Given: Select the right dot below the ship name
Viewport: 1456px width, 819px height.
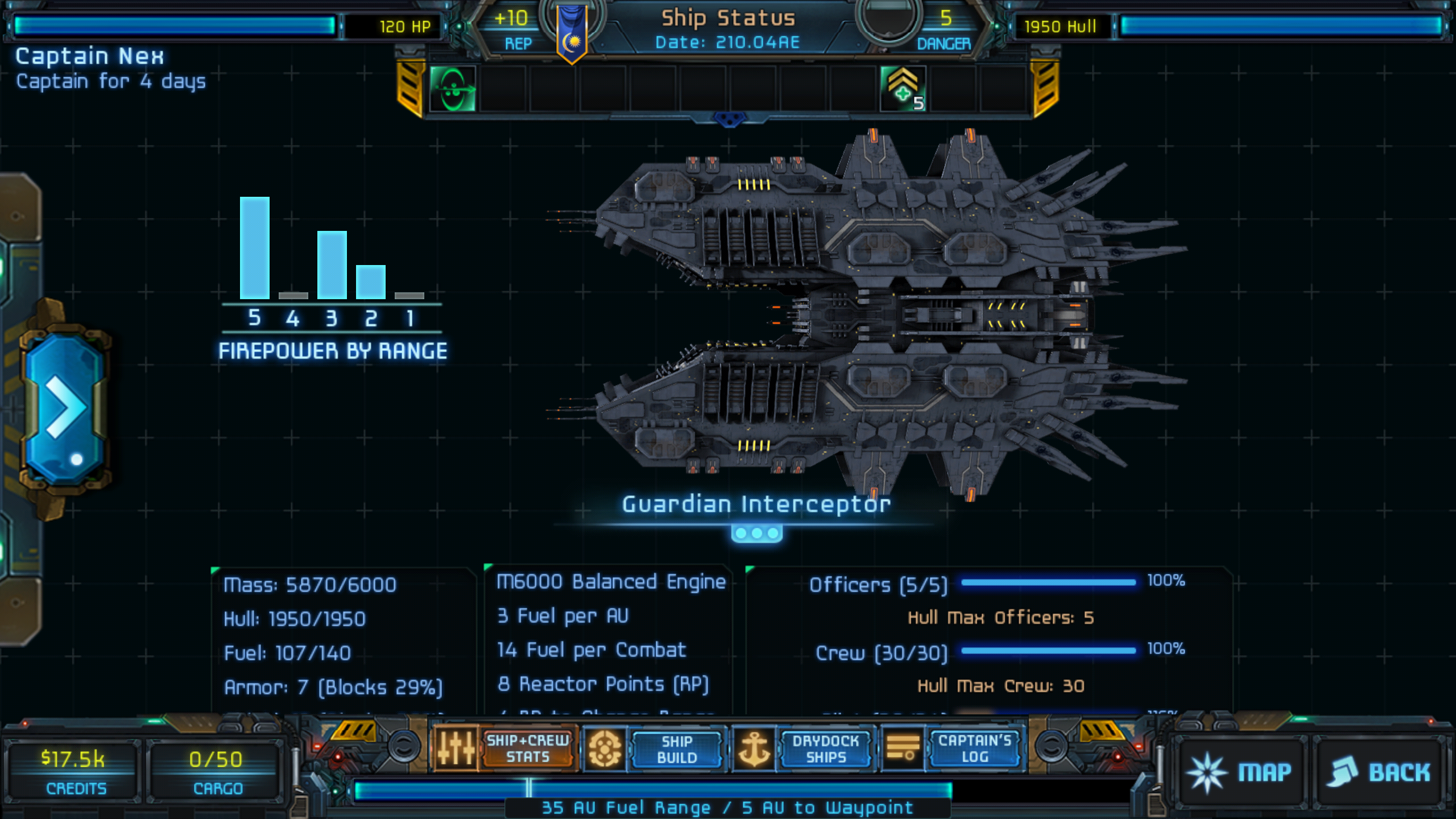Looking at the screenshot, I should pos(772,533).
